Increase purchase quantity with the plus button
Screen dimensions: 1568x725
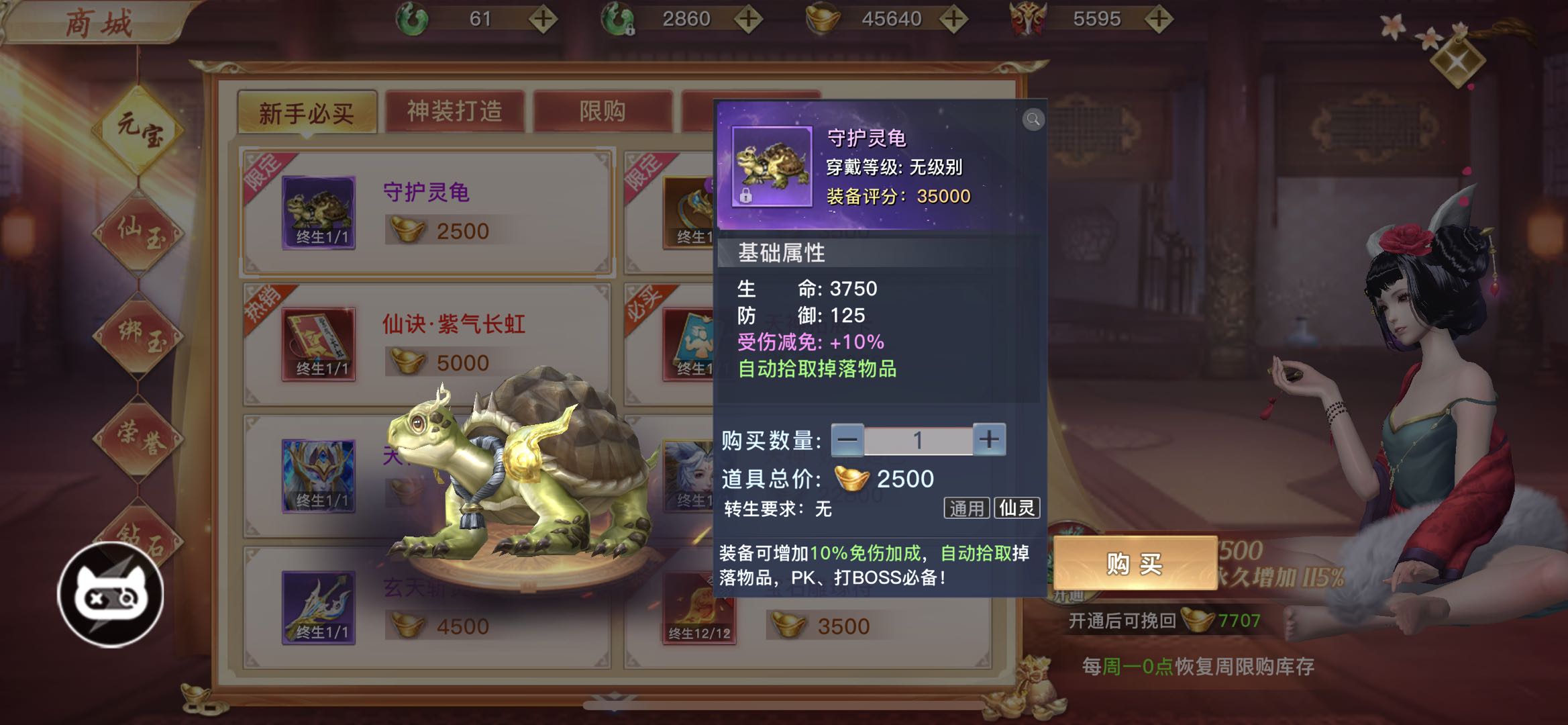[989, 440]
